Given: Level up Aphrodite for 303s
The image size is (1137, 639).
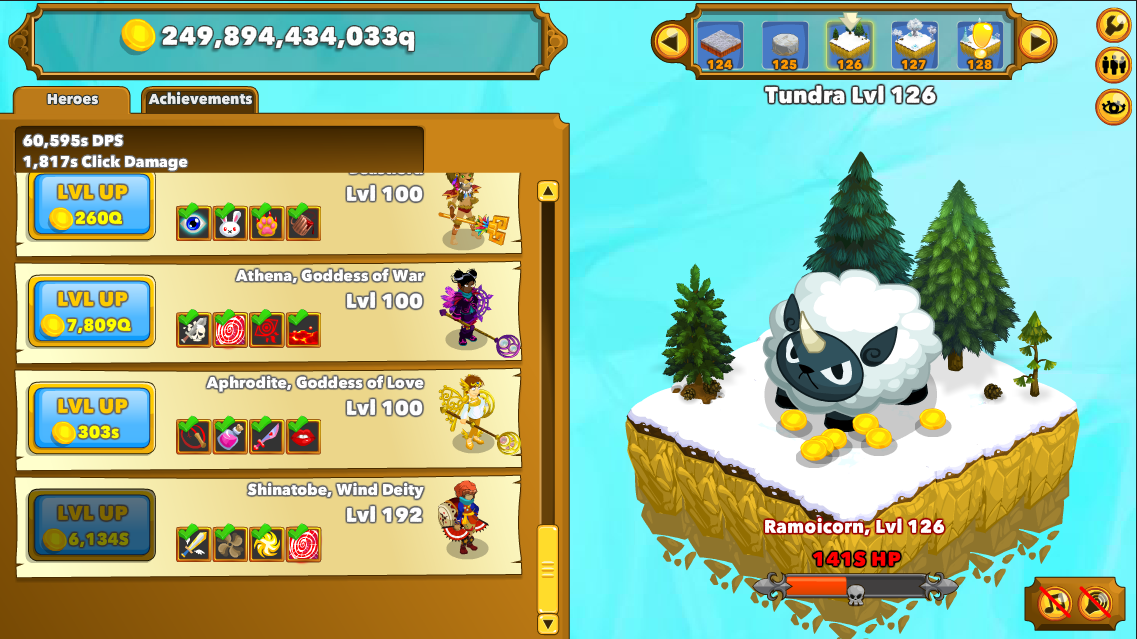Looking at the screenshot, I should click(x=92, y=418).
